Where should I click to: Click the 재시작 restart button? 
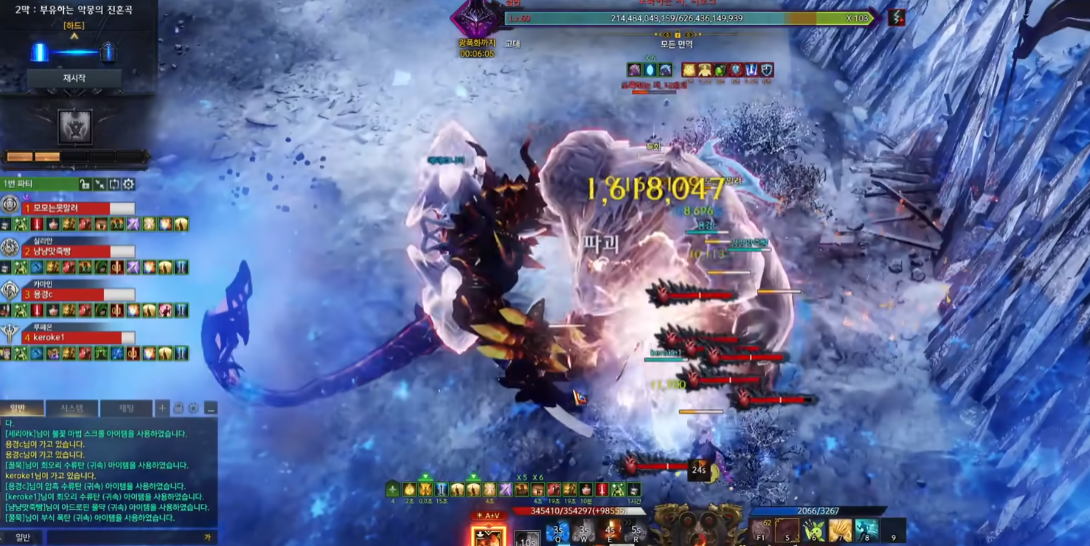[74, 78]
